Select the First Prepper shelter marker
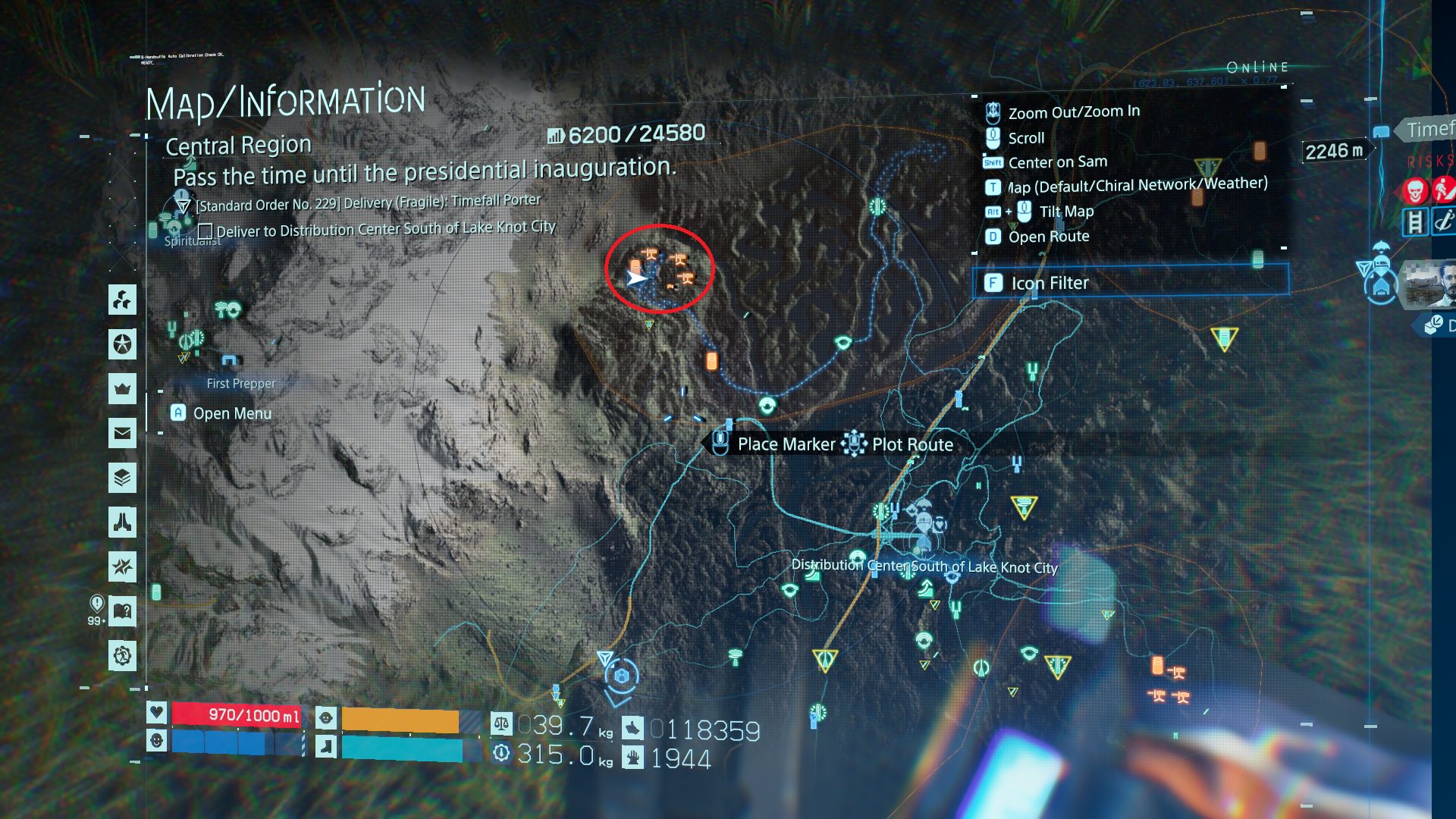Screen dimensions: 1456x819 [x=230, y=360]
